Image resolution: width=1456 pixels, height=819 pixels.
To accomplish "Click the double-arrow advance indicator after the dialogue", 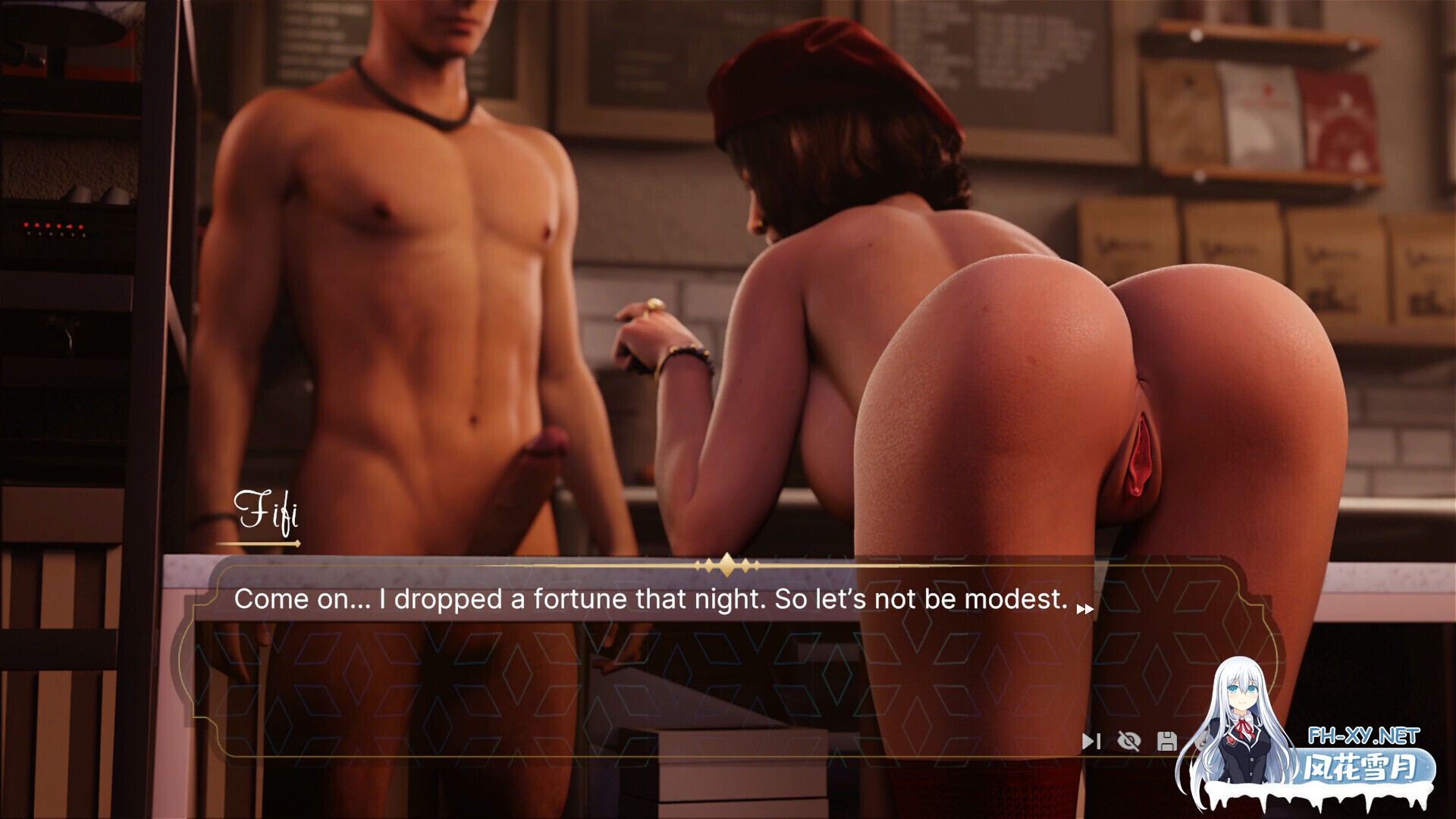I will pos(1084,607).
